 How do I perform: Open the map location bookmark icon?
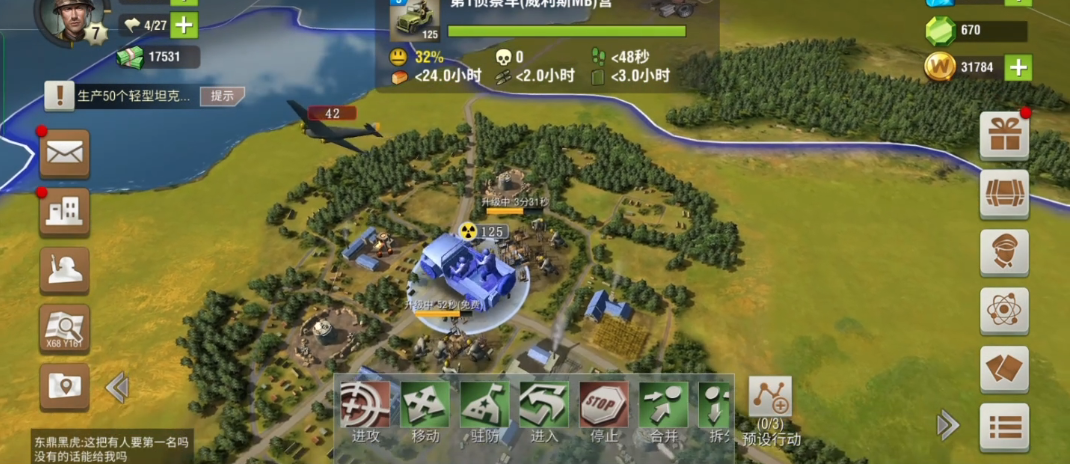click(x=64, y=386)
